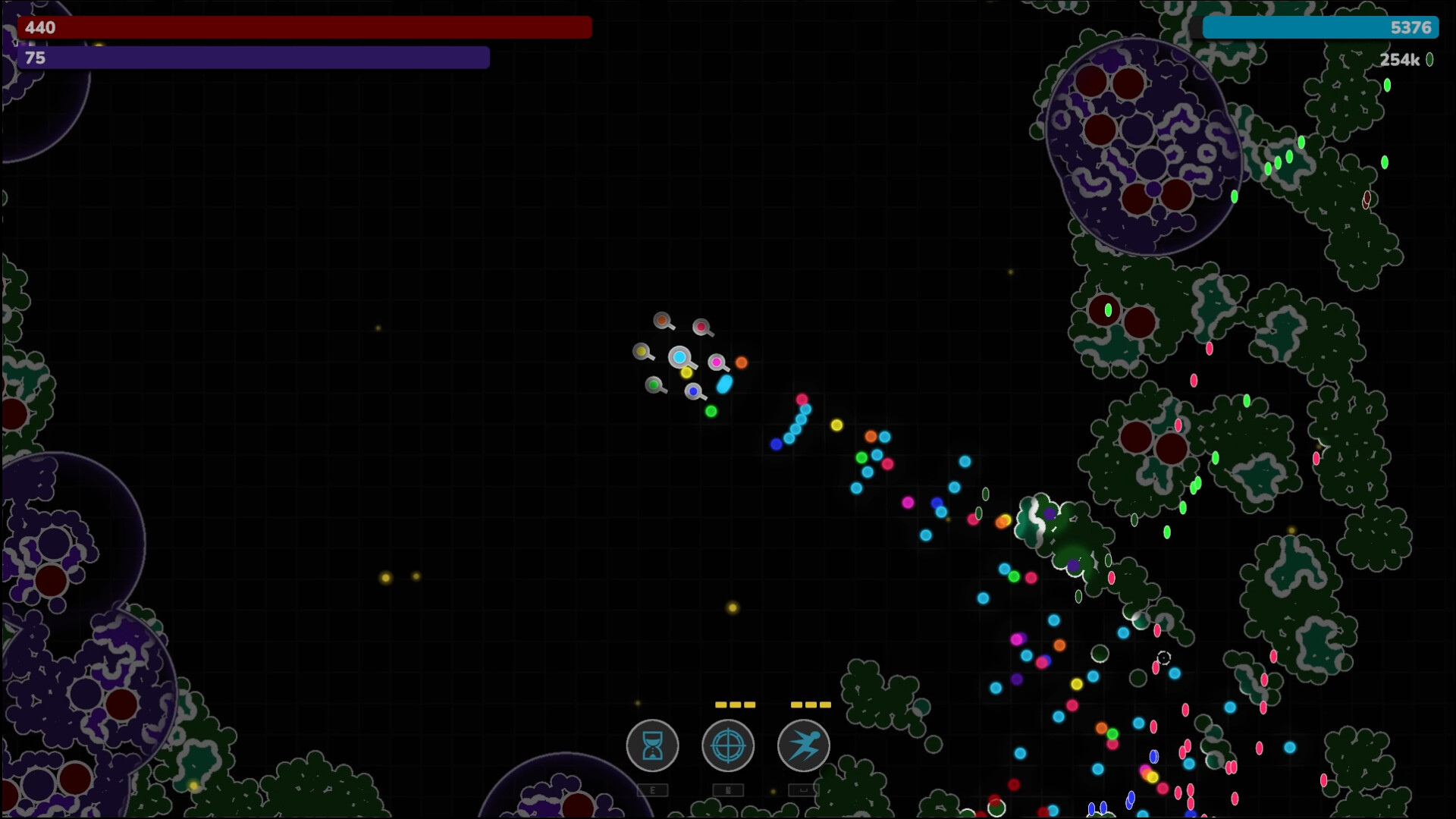Select the orange orbiting turret above the player
The height and width of the screenshot is (819, 1456).
(x=662, y=320)
